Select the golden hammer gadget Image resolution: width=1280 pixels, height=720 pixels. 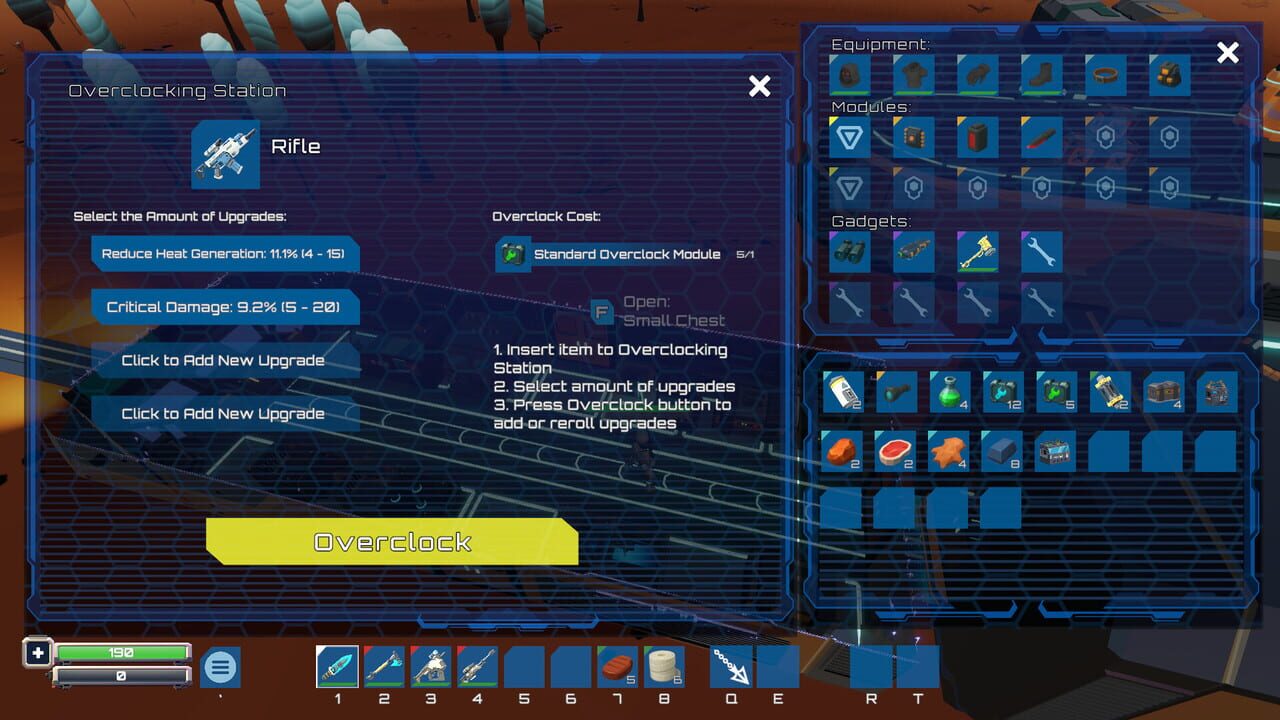977,252
